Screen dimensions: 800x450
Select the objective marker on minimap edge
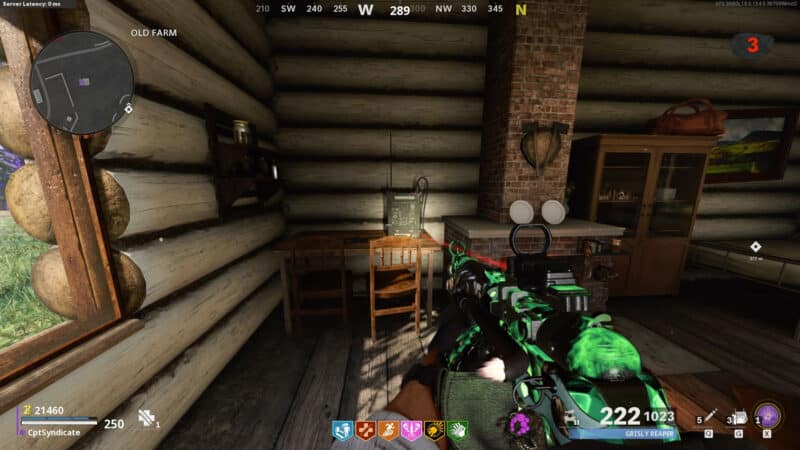coord(129,108)
